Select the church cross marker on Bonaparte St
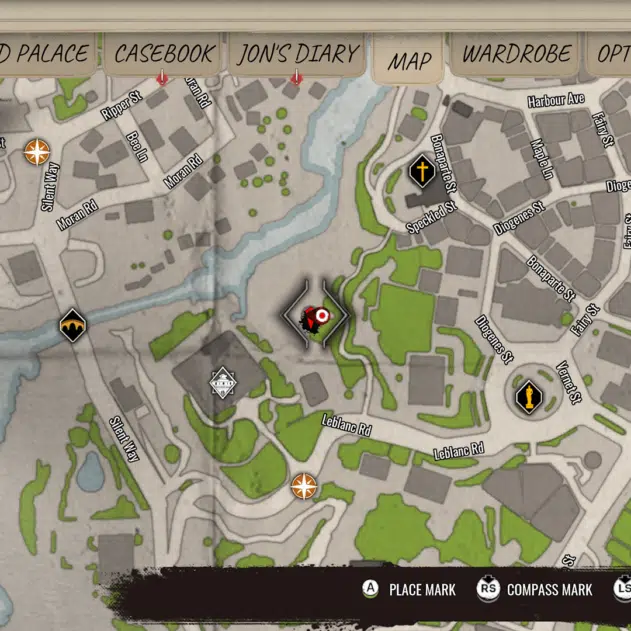Image resolution: width=631 pixels, height=631 pixels. [x=422, y=172]
